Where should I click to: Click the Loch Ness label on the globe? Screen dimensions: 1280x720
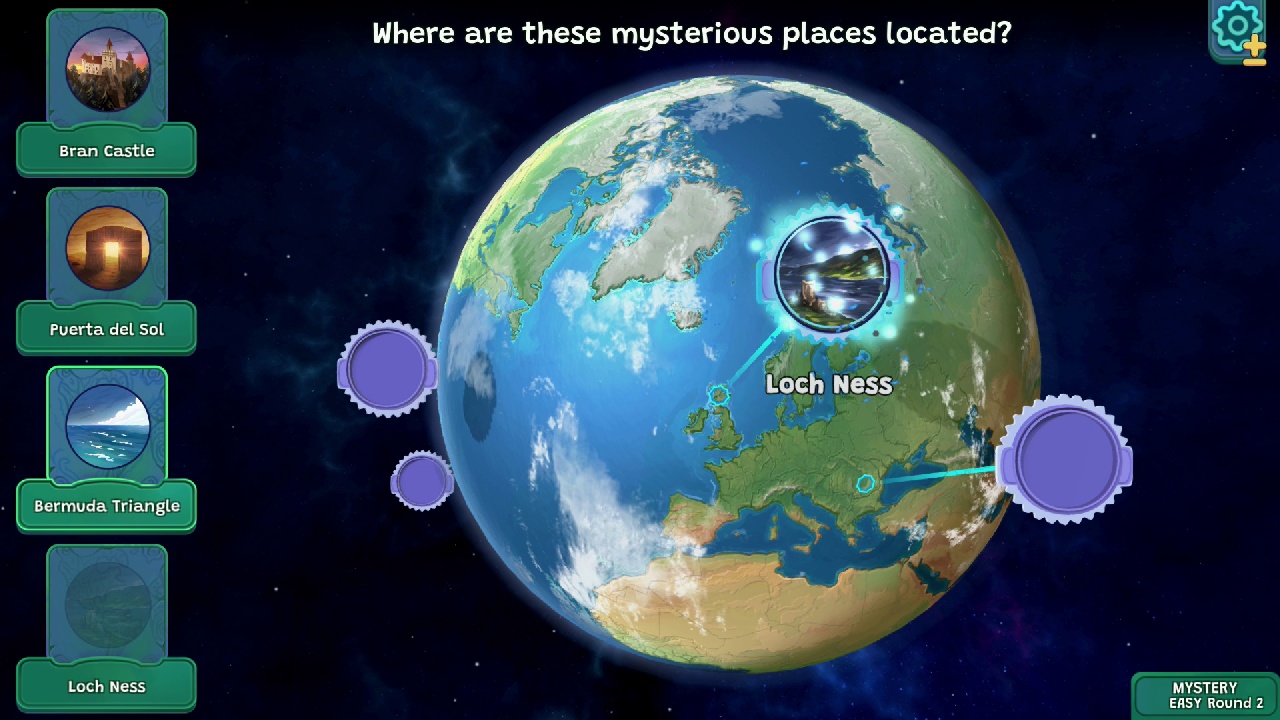pos(828,384)
